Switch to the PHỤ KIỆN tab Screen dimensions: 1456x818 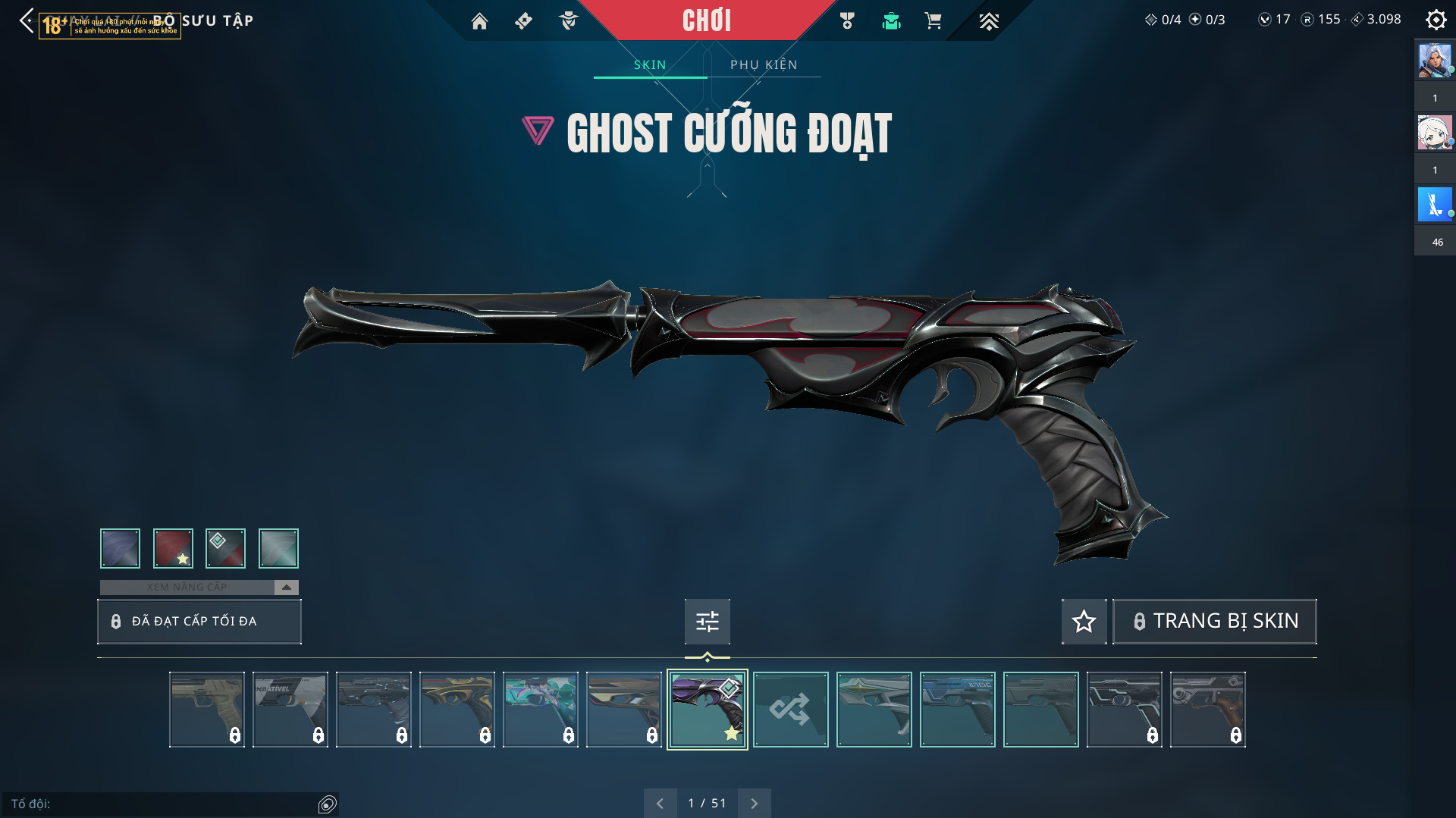pyautogui.click(x=764, y=64)
